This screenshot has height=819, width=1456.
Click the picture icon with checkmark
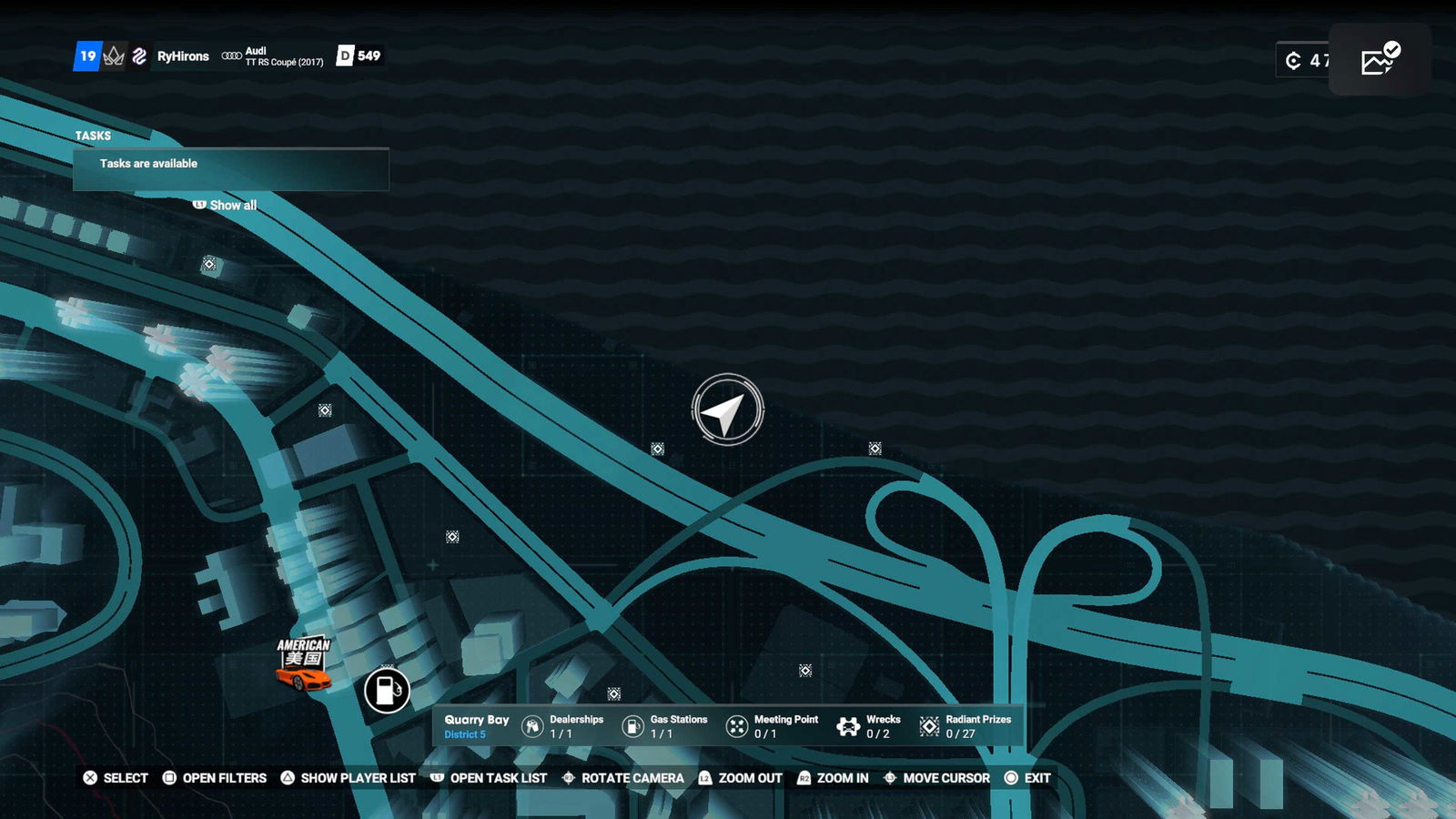tap(1380, 60)
